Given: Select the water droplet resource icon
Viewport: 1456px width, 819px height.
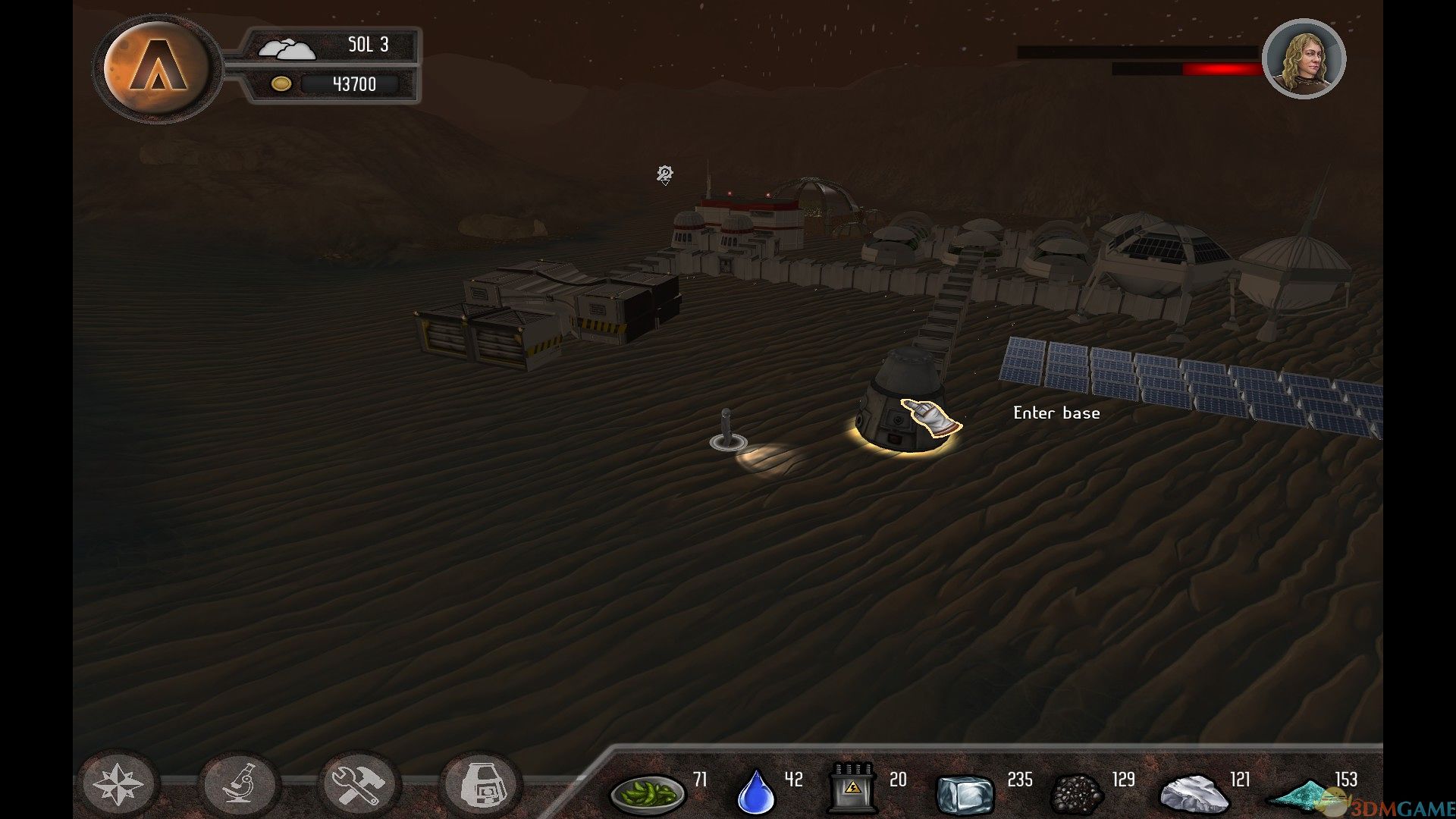Looking at the screenshot, I should [x=756, y=791].
